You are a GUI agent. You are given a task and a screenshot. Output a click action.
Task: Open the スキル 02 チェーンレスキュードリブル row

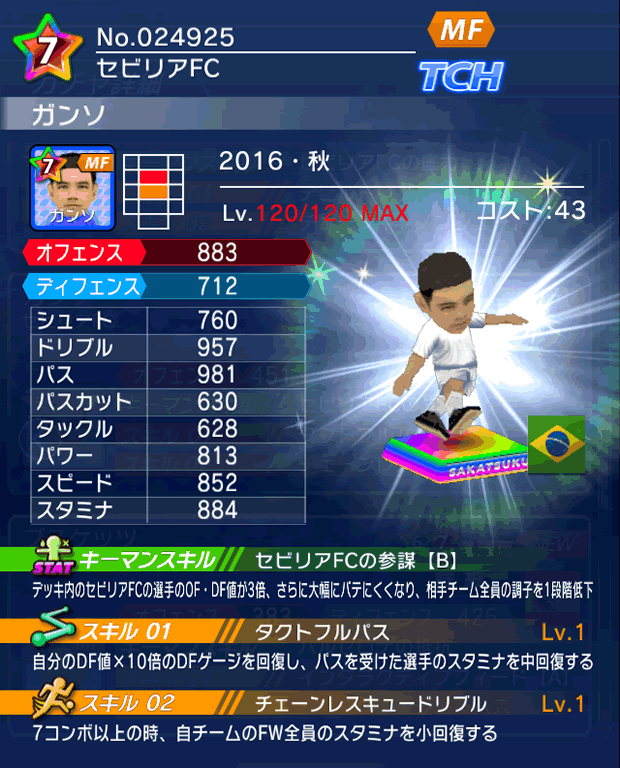[312, 703]
